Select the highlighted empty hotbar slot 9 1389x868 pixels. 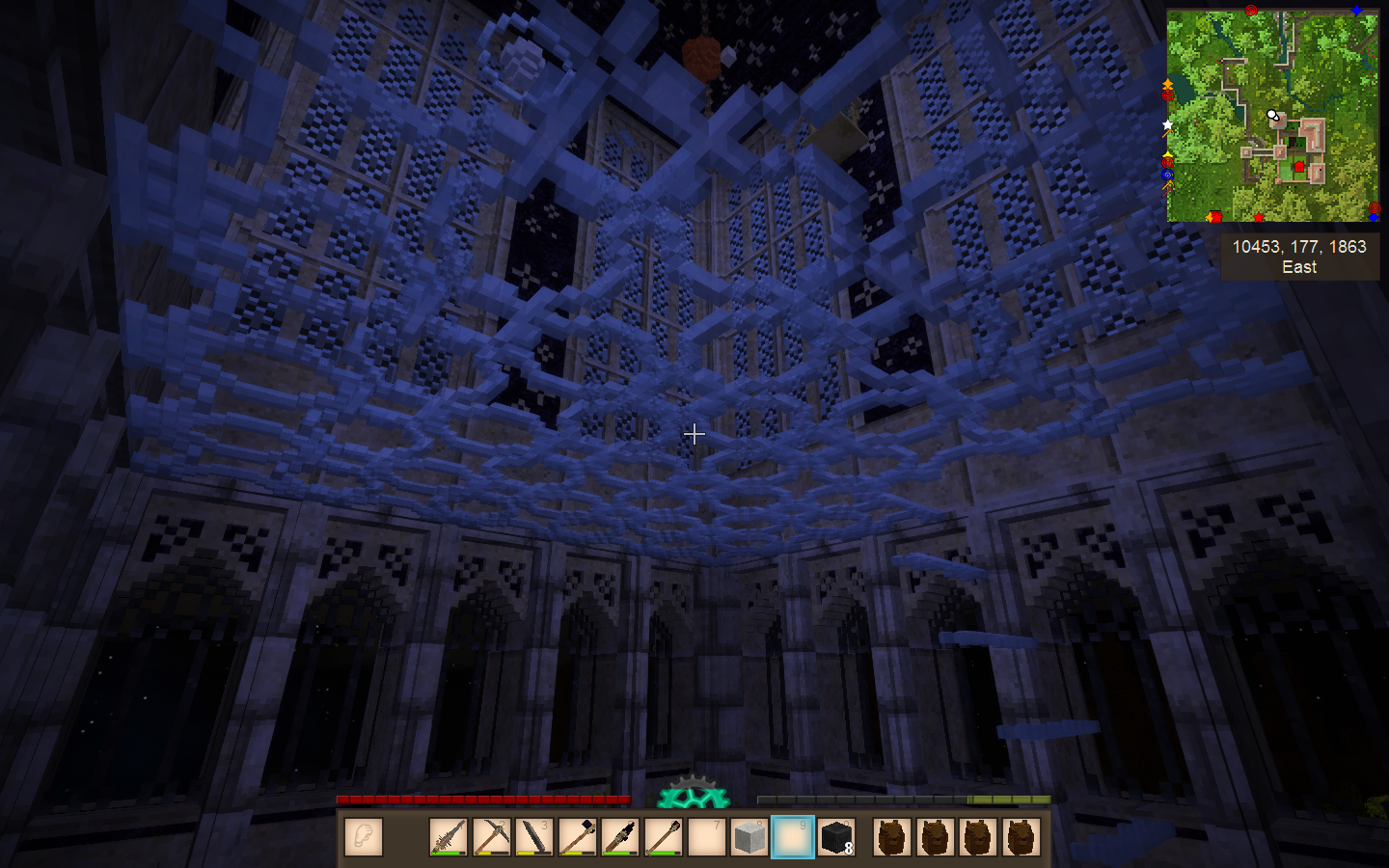pos(793,837)
